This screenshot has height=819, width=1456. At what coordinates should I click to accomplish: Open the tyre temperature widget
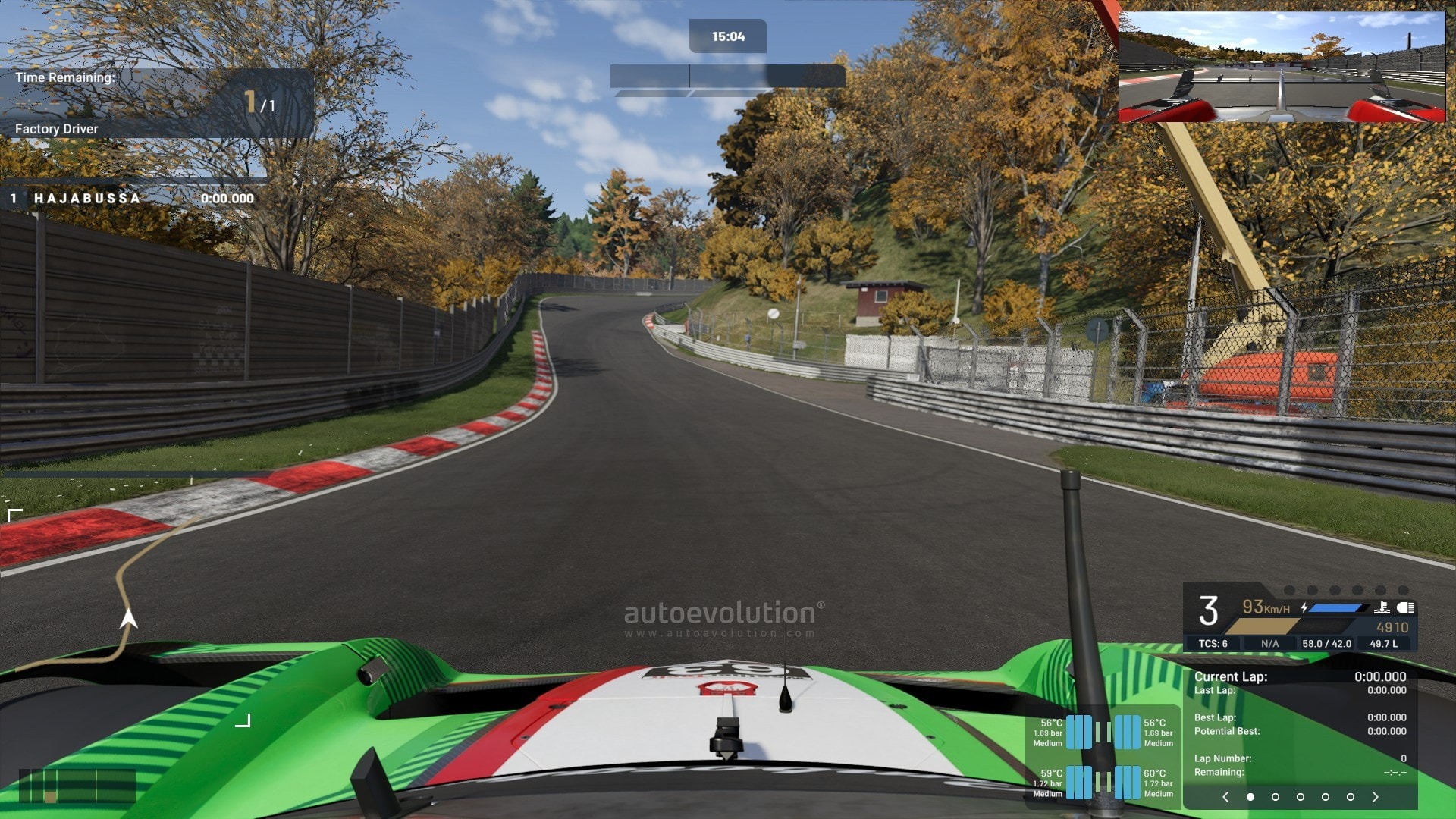(1103, 758)
